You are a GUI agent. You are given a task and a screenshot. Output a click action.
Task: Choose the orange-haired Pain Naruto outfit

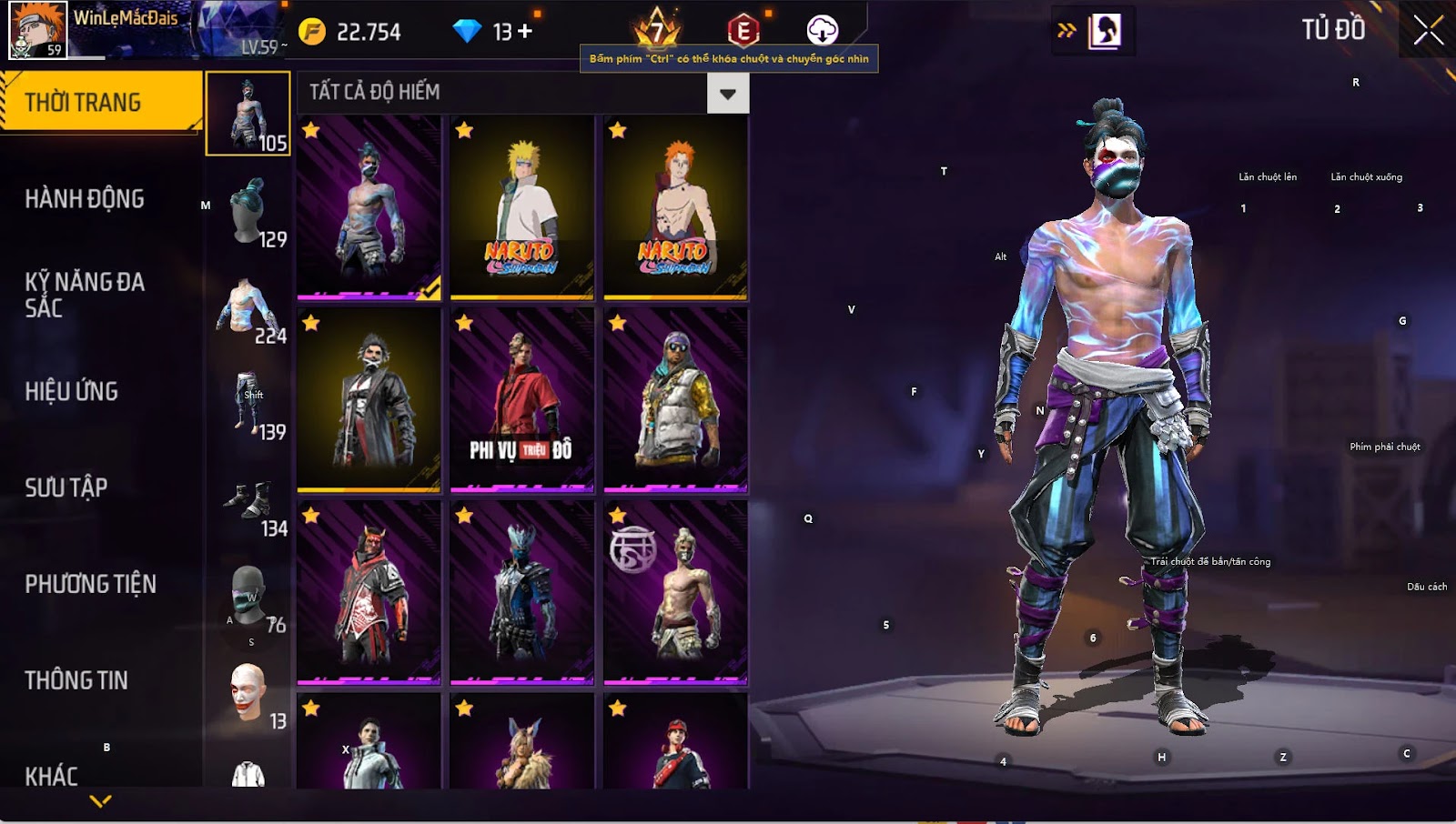coord(675,207)
